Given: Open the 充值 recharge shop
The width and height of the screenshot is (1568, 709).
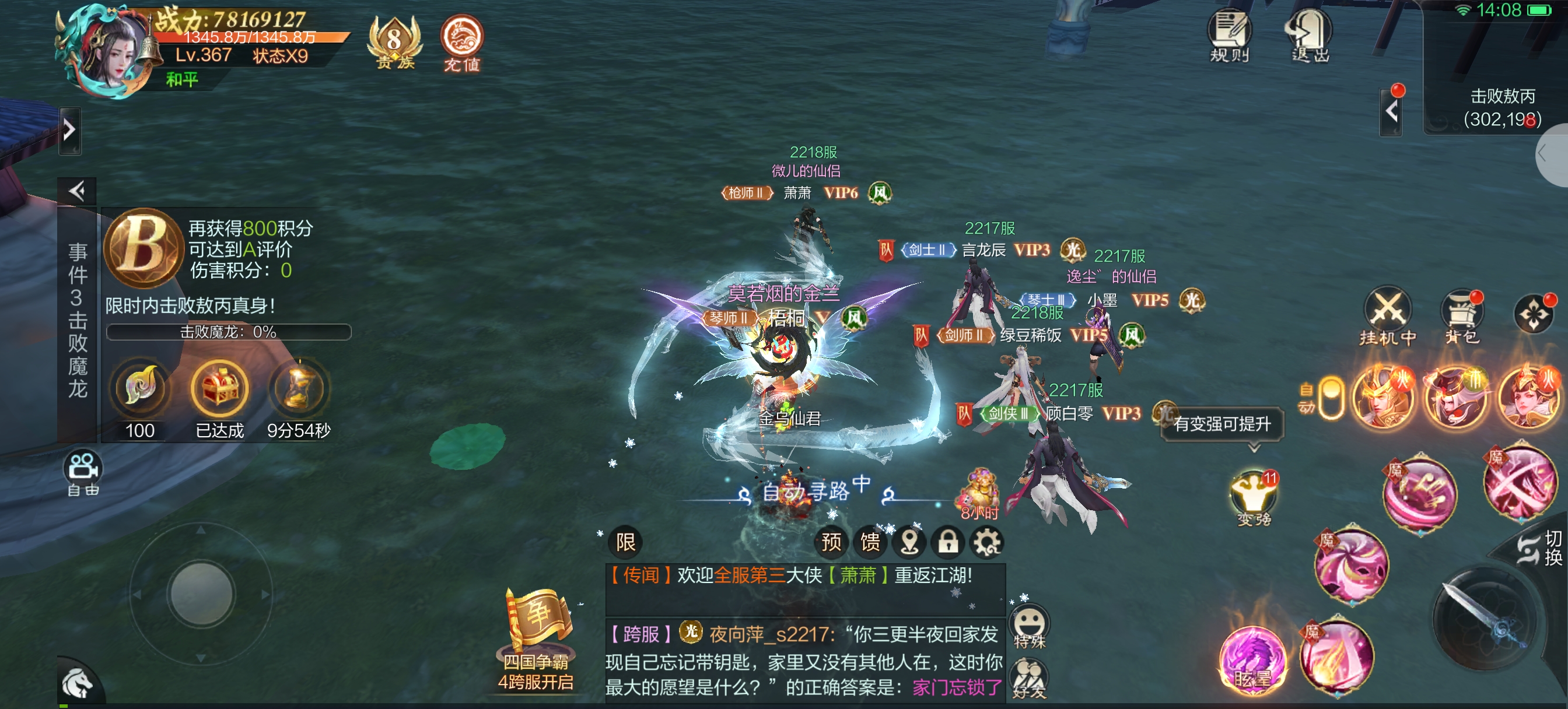Looking at the screenshot, I should tap(461, 41).
